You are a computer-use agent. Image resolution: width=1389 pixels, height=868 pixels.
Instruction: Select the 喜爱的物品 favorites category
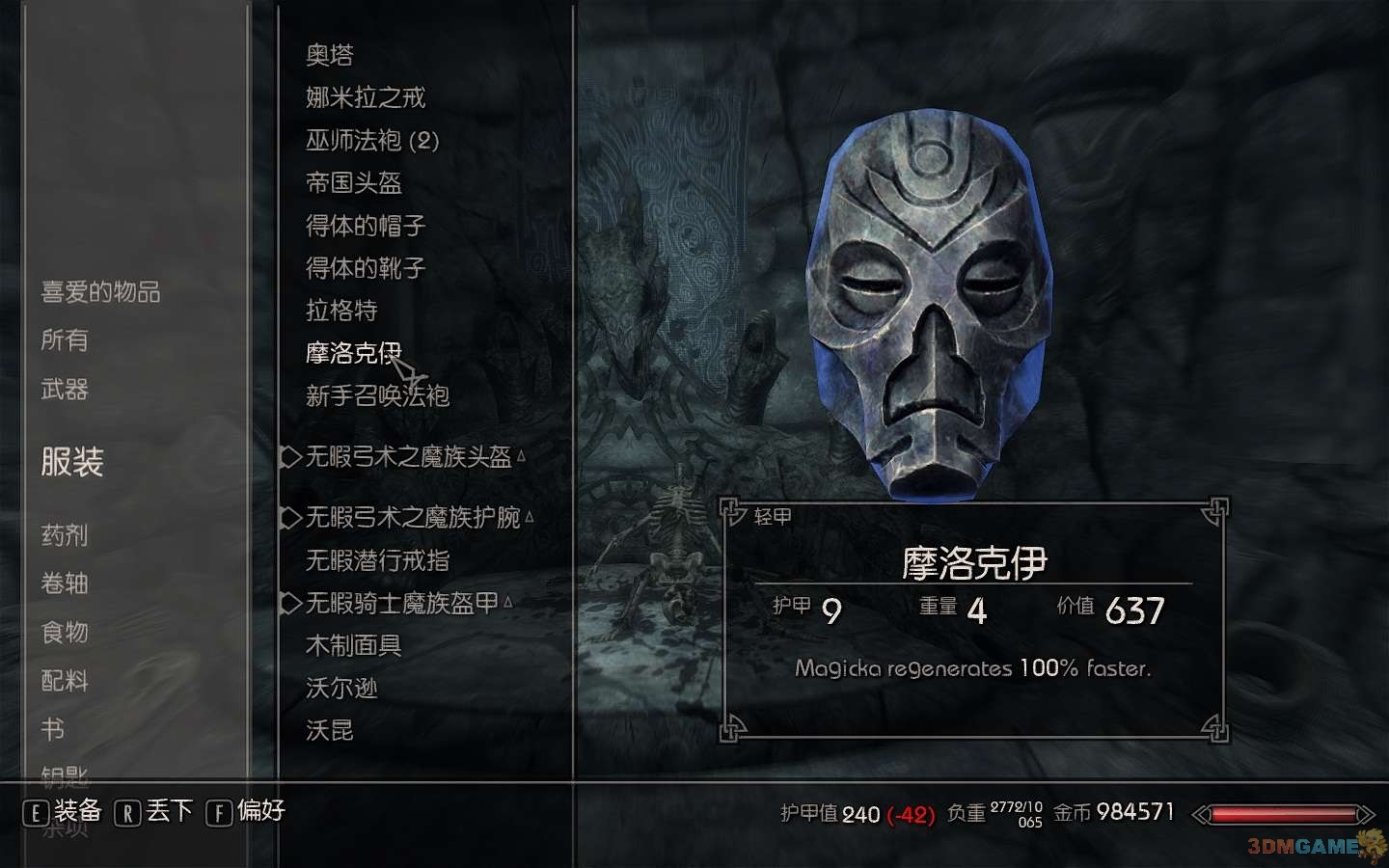(x=100, y=291)
